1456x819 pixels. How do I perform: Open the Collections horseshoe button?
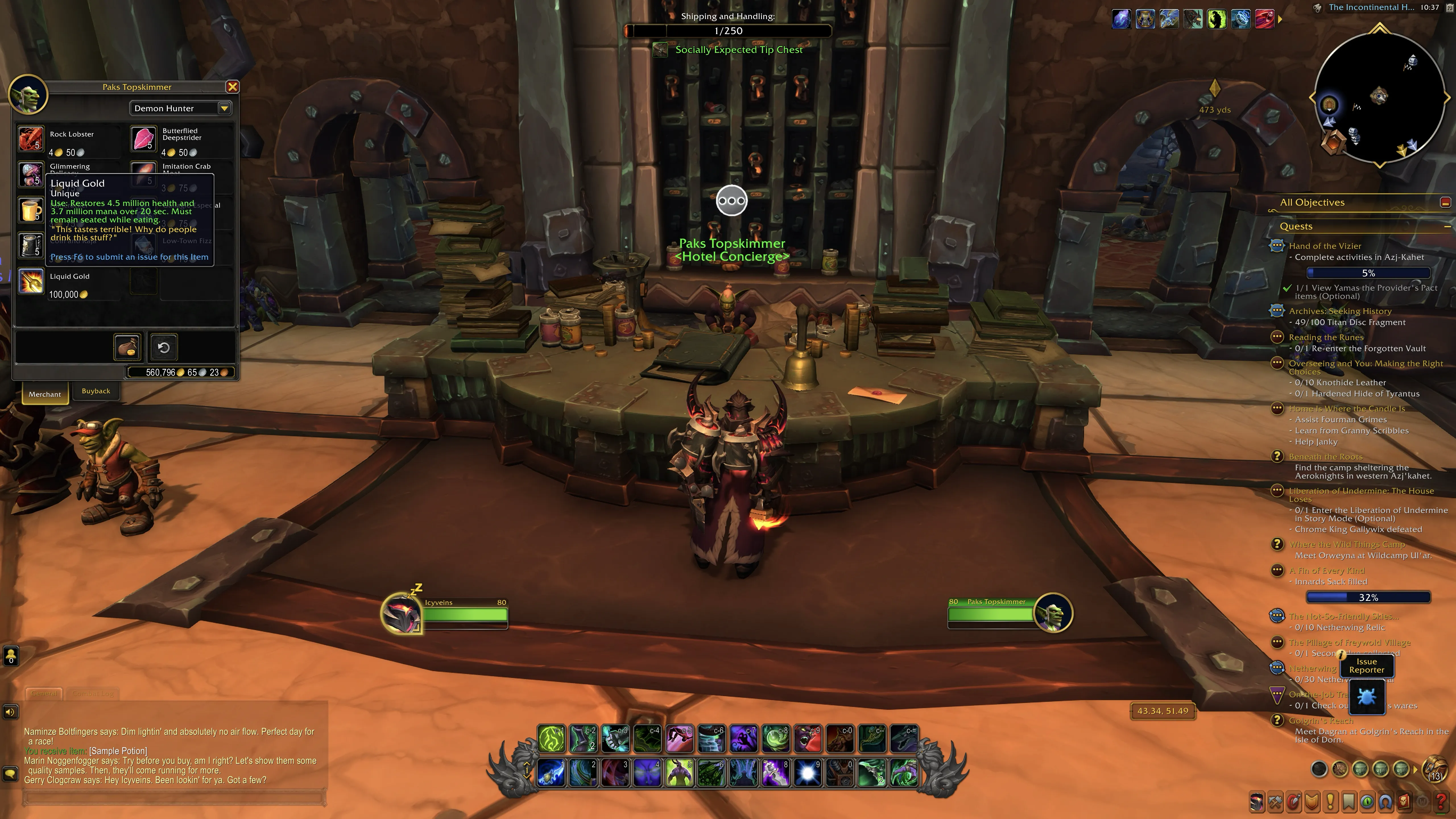coord(1385,802)
